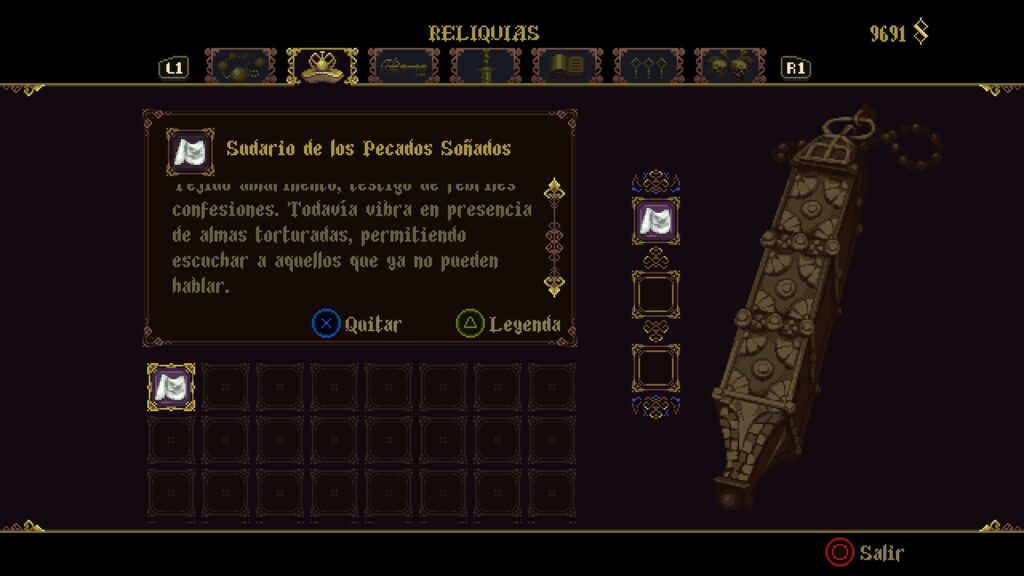Screen dimensions: 1024x576
Task: Click the description text scrollbar
Action: pyautogui.click(x=554, y=238)
